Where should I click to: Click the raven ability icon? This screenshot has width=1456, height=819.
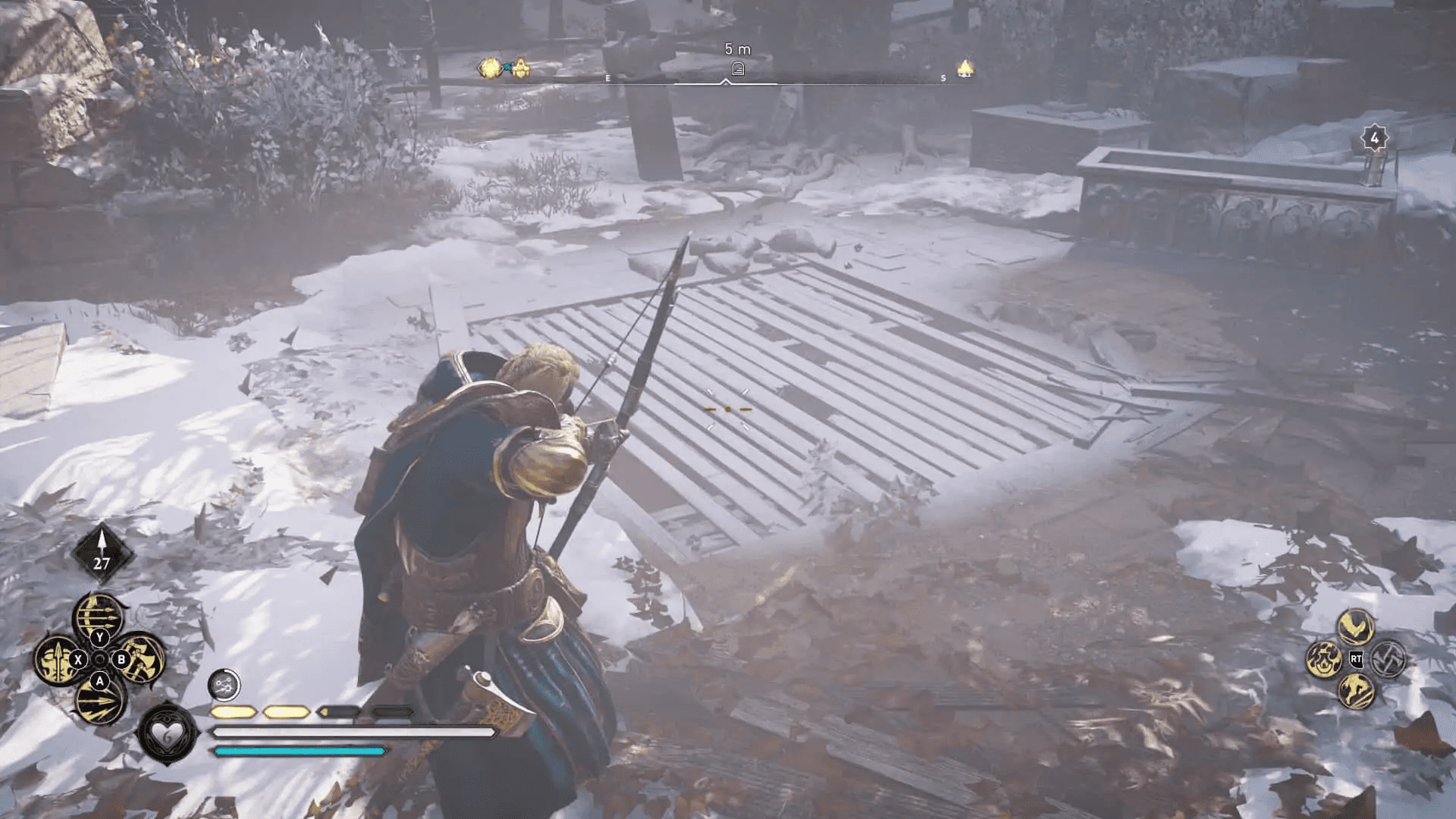(x=1356, y=627)
